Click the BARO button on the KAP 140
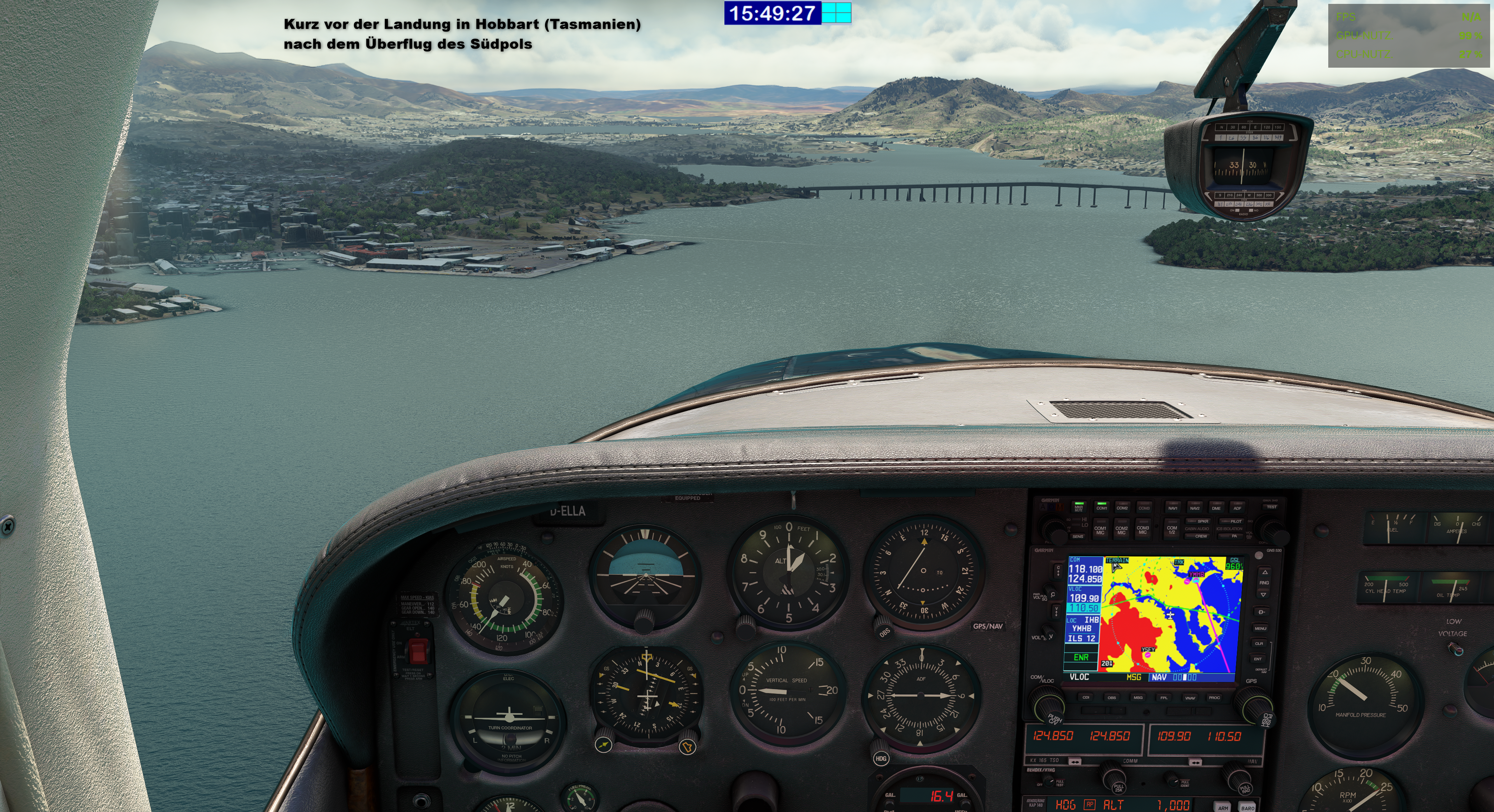The width and height of the screenshot is (1494, 812). point(1247,807)
